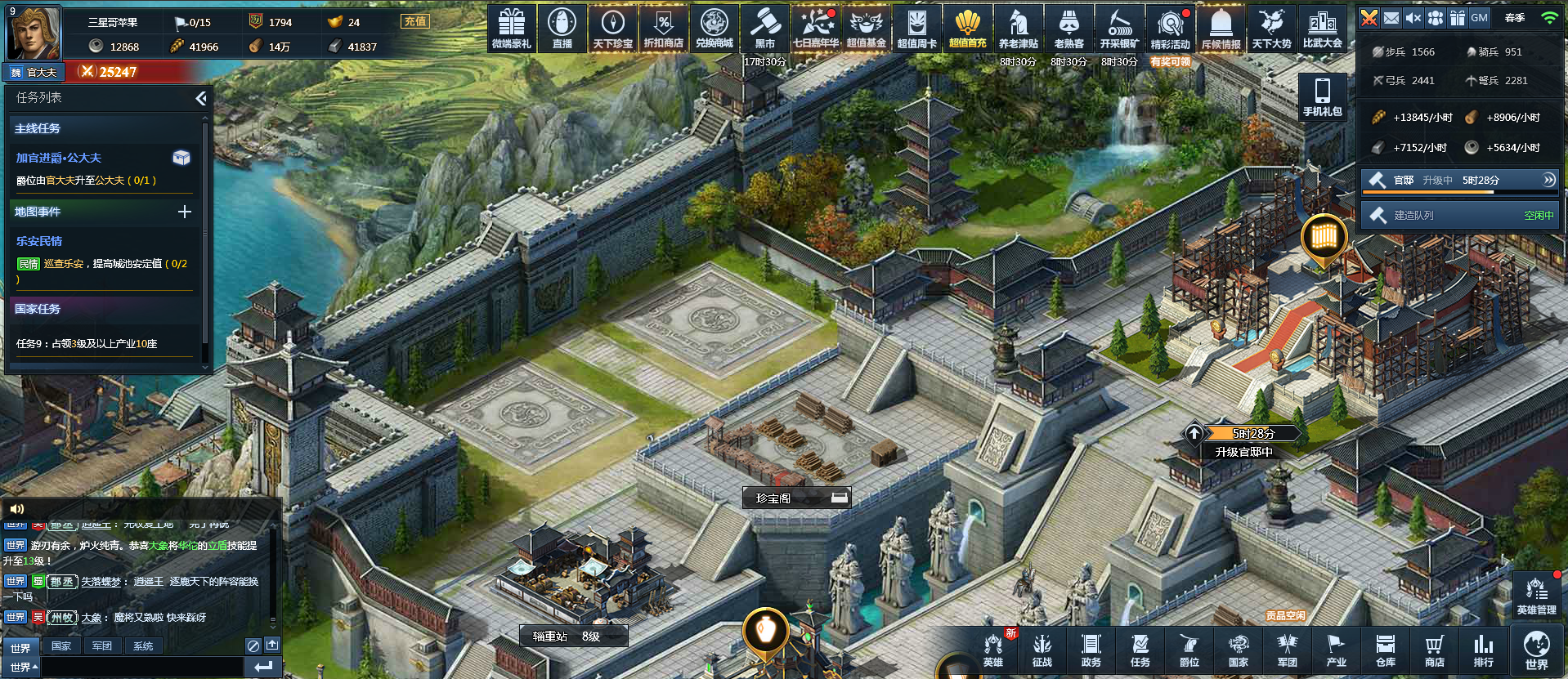Image resolution: width=1568 pixels, height=679 pixels.
Task: Switch chat to the 军团 legion tab
Action: point(102,646)
